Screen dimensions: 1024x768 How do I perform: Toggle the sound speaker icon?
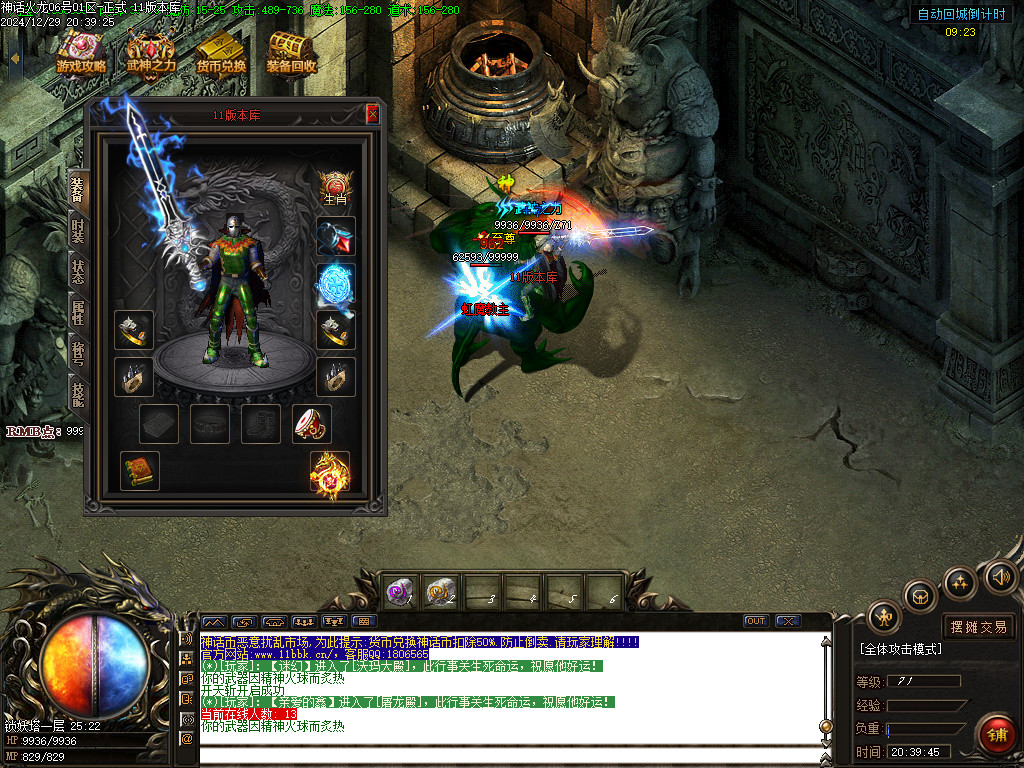pyautogui.click(x=999, y=576)
